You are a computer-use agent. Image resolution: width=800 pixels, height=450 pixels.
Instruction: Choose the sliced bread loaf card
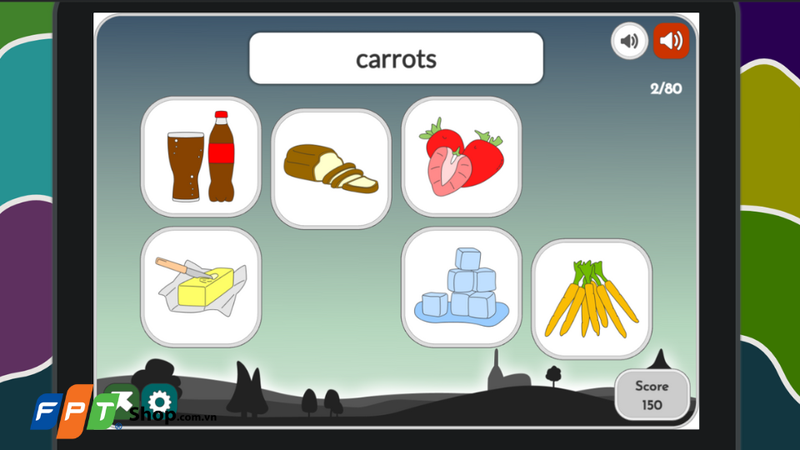[x=331, y=168]
